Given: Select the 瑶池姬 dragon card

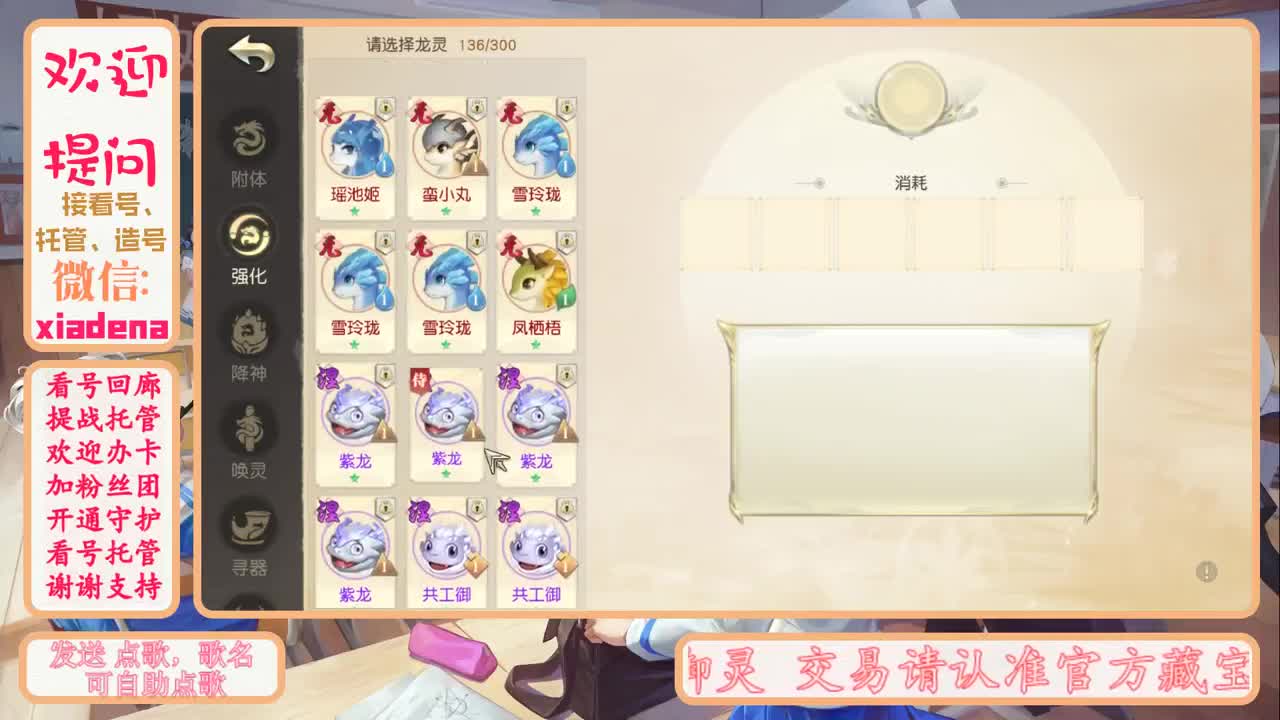Looking at the screenshot, I should click(355, 150).
